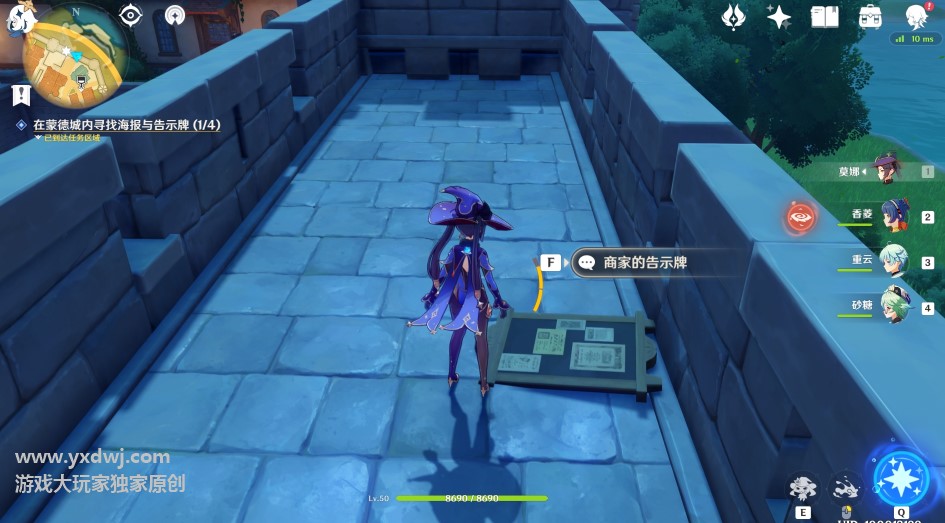The height and width of the screenshot is (523, 945).
Task: Switch to party member 砂糖
Action: [894, 305]
